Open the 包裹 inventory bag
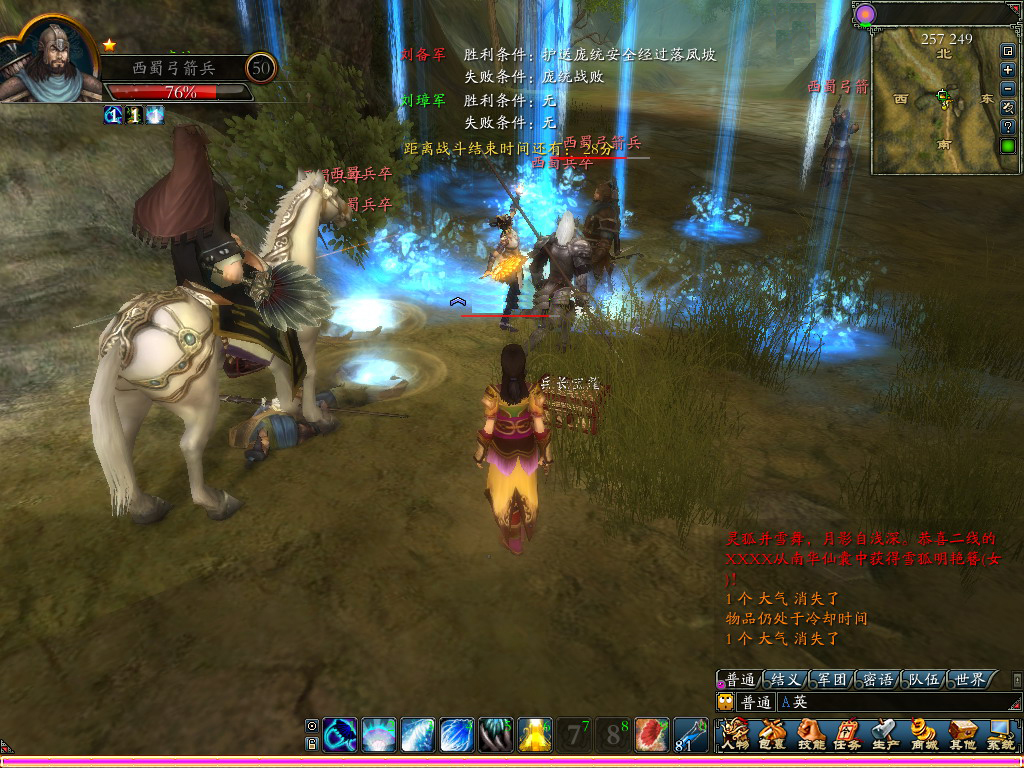The image size is (1024, 768). tap(772, 734)
